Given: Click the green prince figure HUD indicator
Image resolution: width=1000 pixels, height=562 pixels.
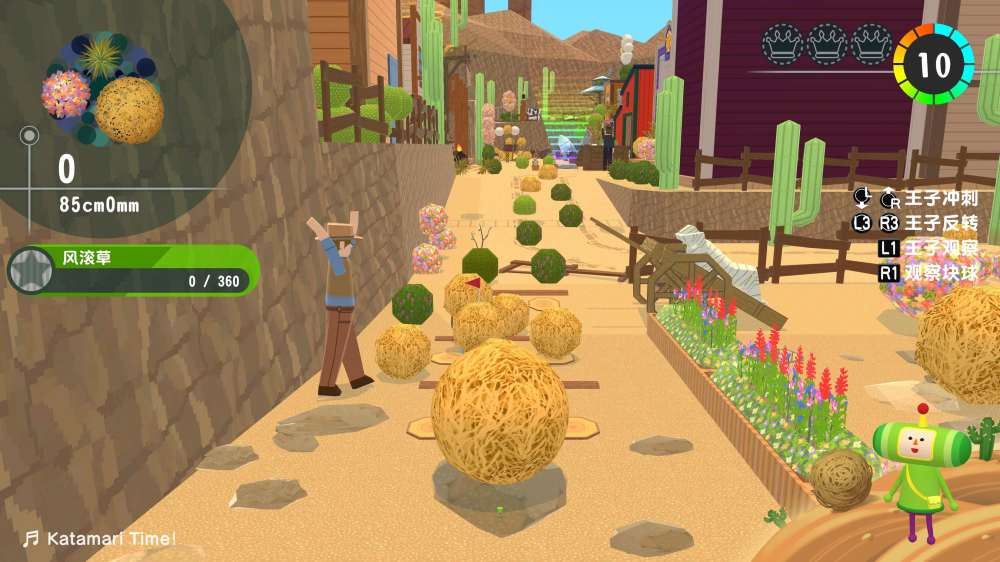Looking at the screenshot, I should [x=916, y=461].
